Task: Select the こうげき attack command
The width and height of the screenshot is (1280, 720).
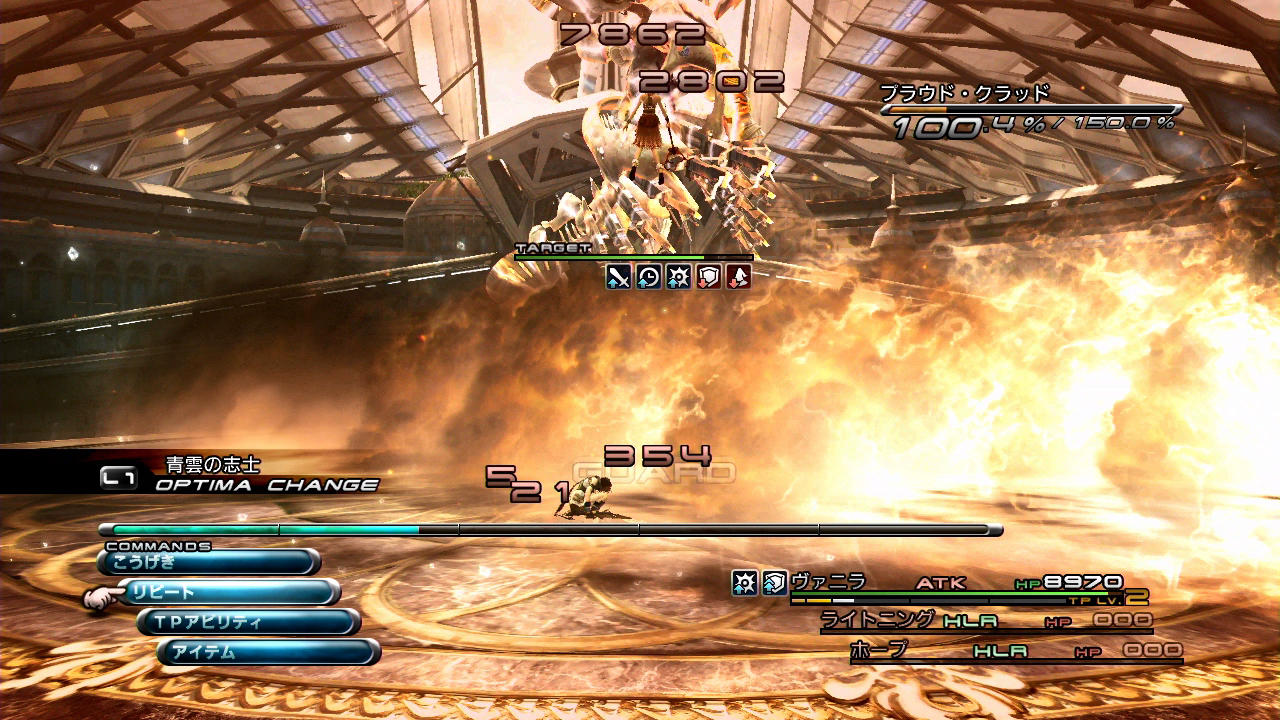Action: [208, 562]
